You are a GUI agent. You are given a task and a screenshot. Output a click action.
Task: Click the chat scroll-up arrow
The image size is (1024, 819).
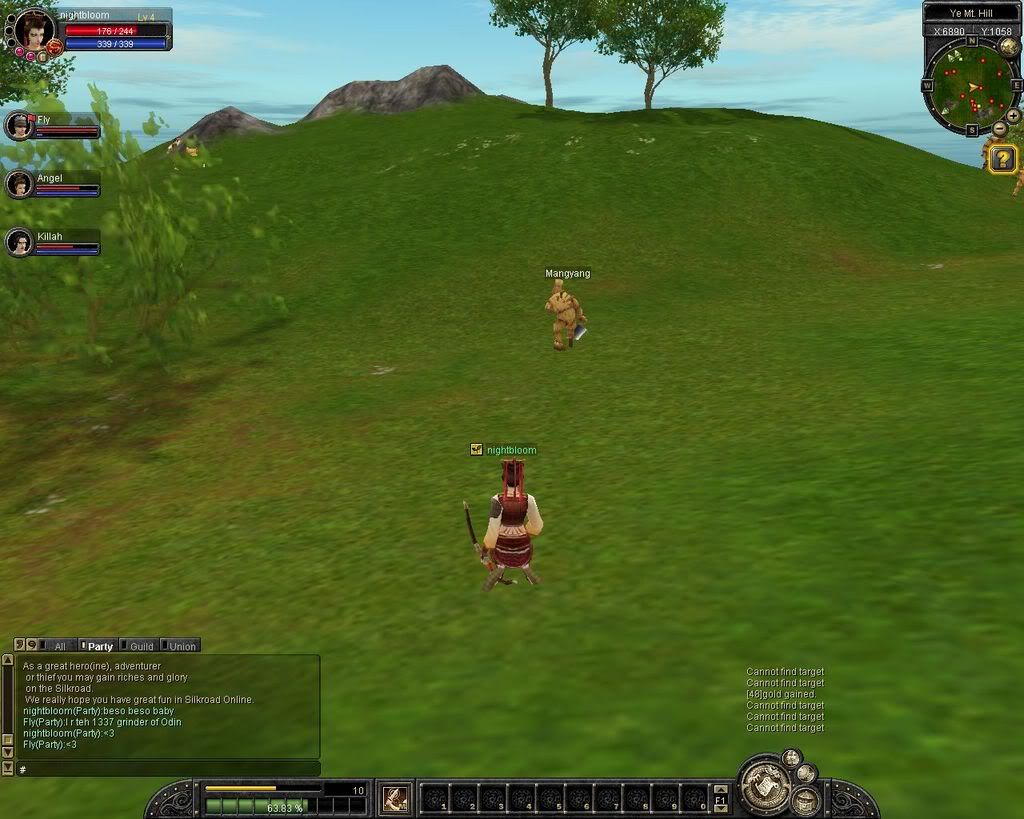(x=7, y=660)
